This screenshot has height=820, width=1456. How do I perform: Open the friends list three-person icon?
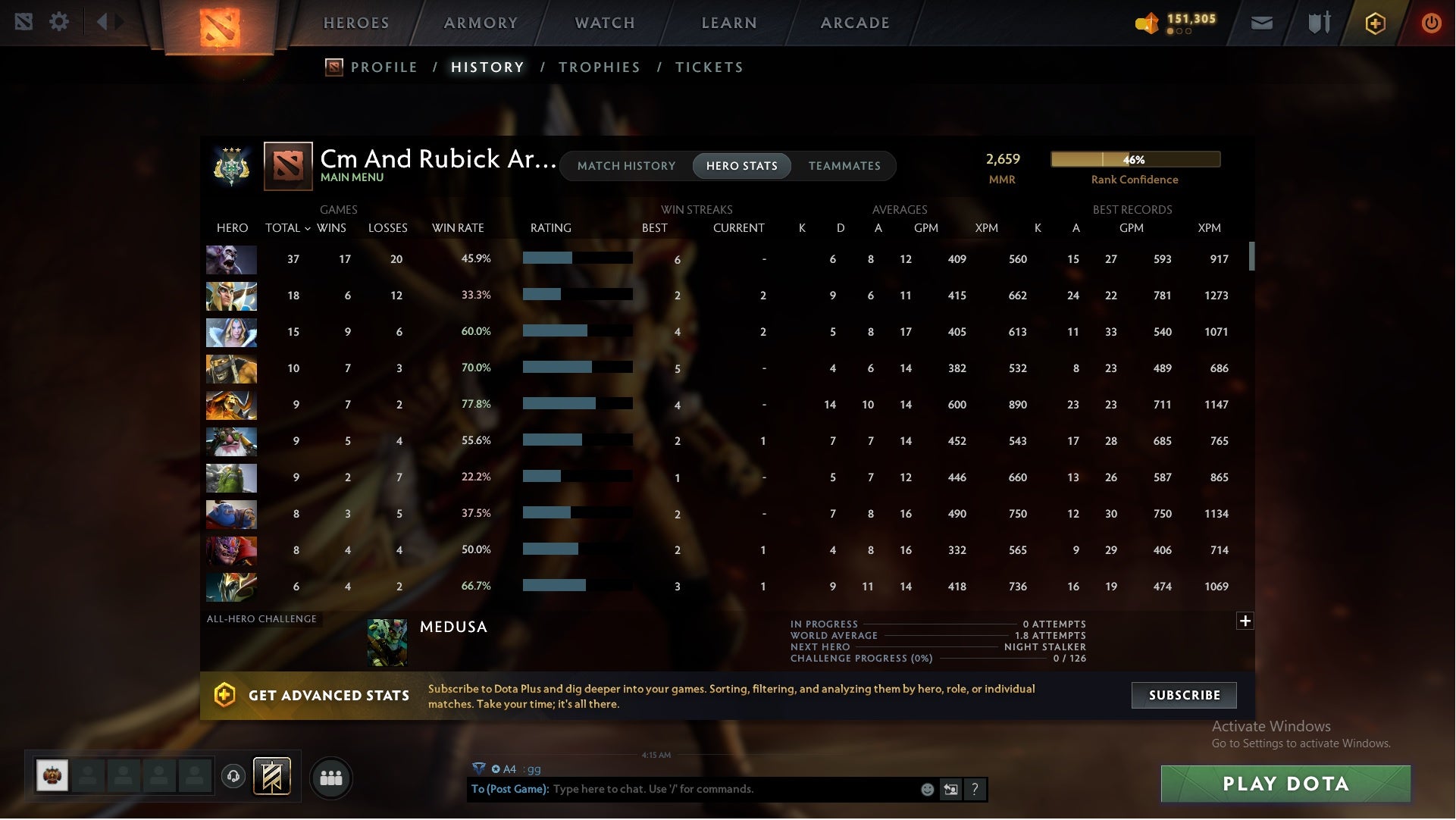331,778
